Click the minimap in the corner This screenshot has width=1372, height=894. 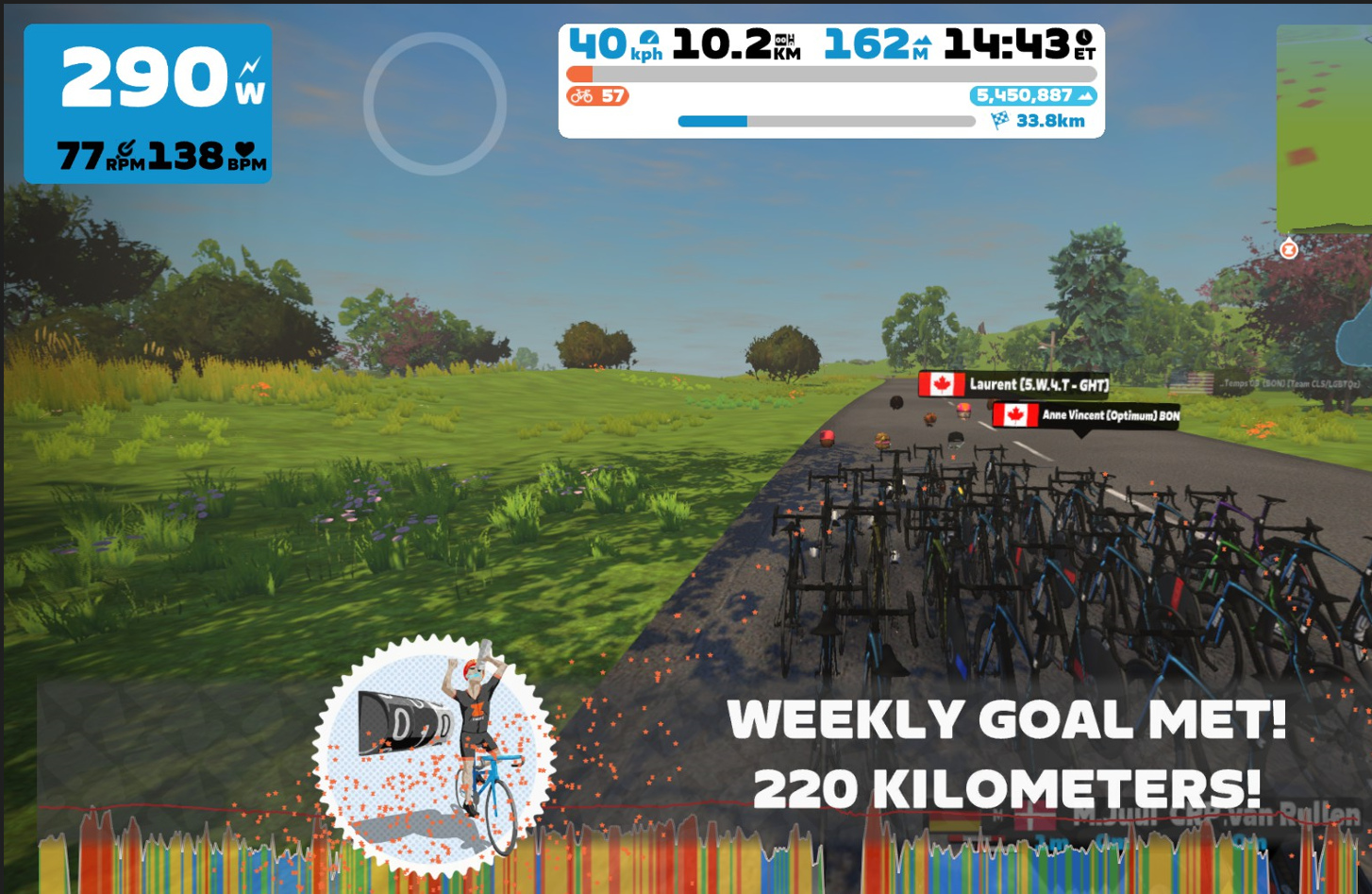pyautogui.click(x=1325, y=128)
